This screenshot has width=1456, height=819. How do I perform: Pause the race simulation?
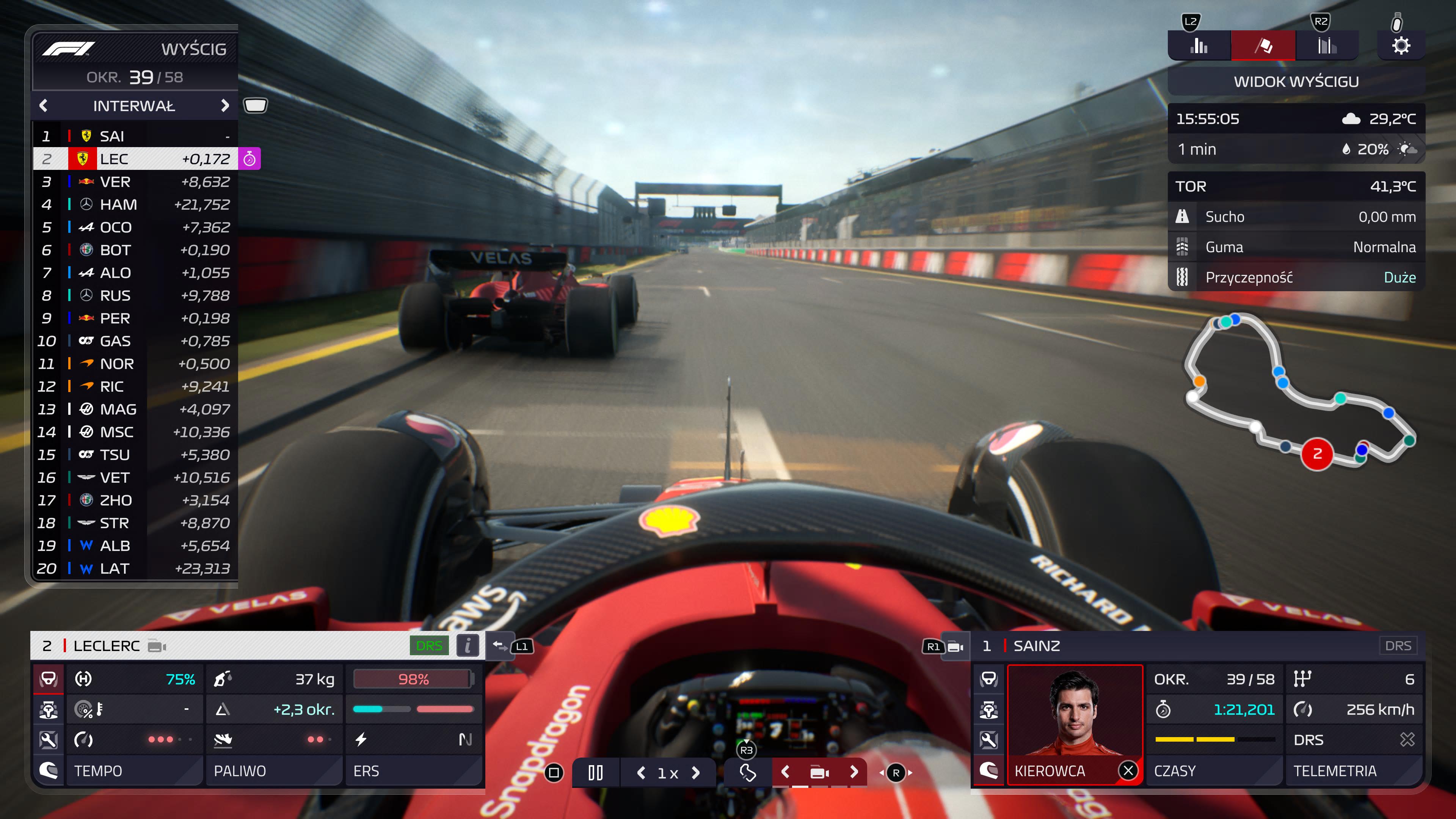[x=595, y=773]
